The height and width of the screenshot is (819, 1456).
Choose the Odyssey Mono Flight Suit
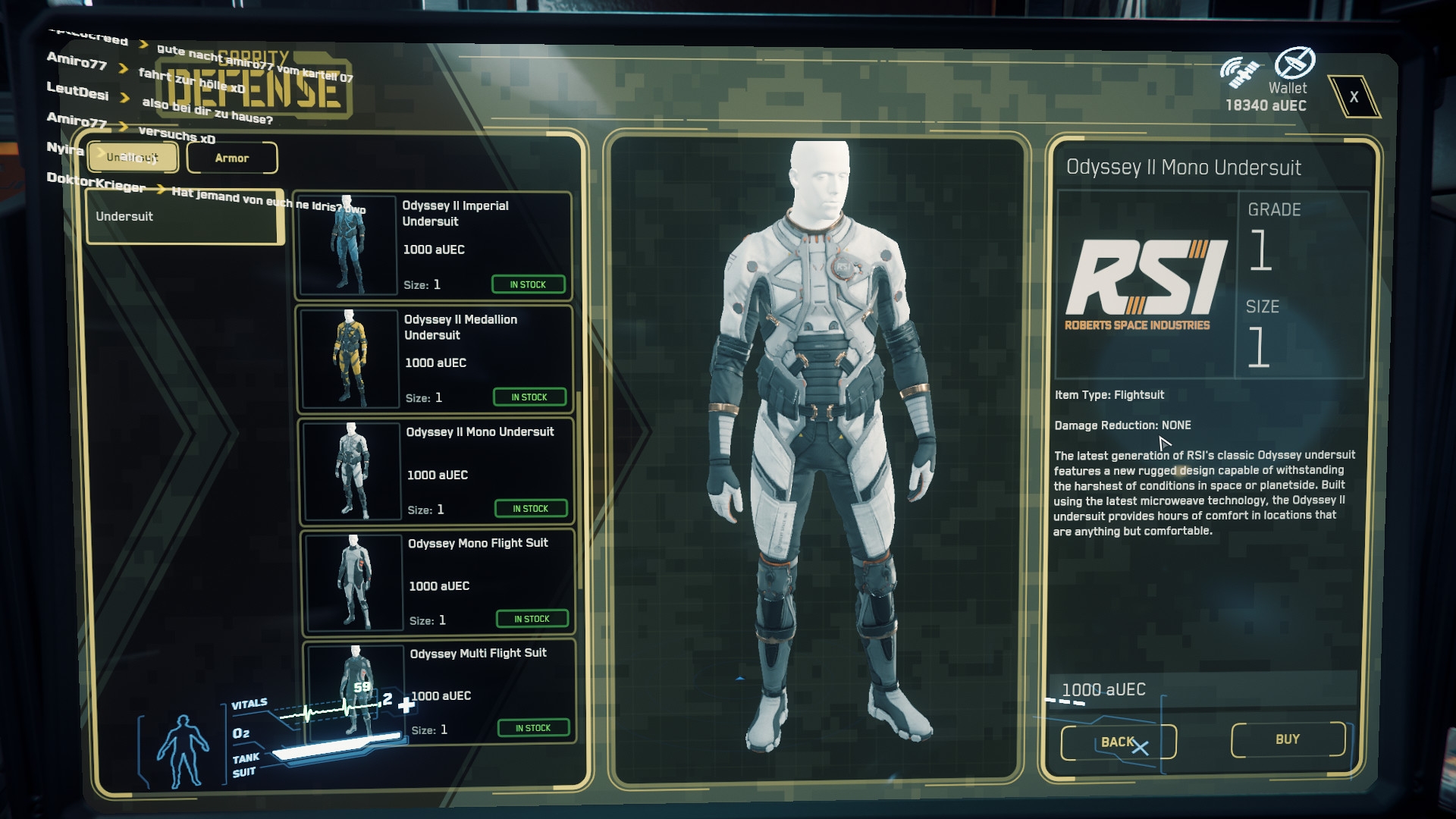[488, 582]
